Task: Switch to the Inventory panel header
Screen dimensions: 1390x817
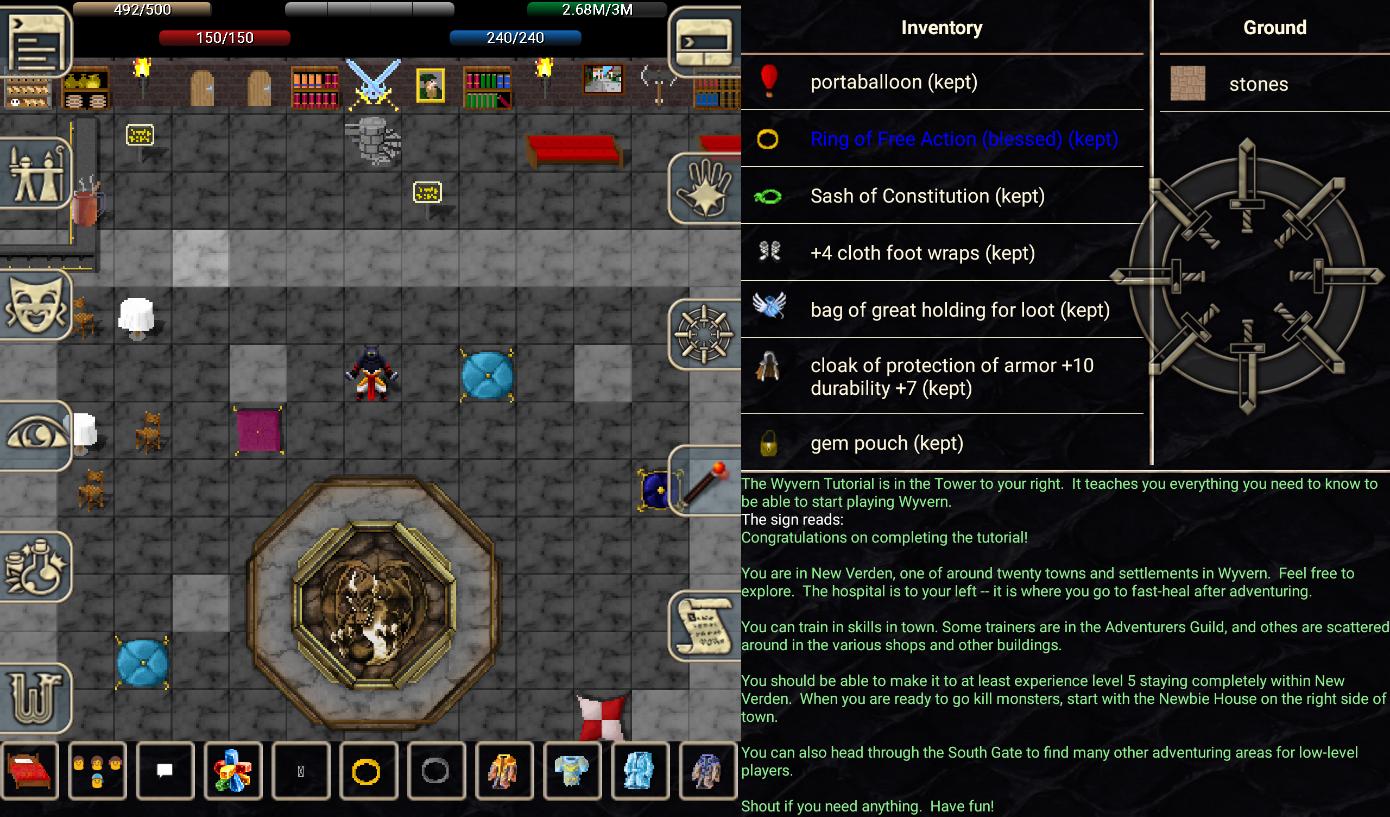Action: [x=941, y=27]
